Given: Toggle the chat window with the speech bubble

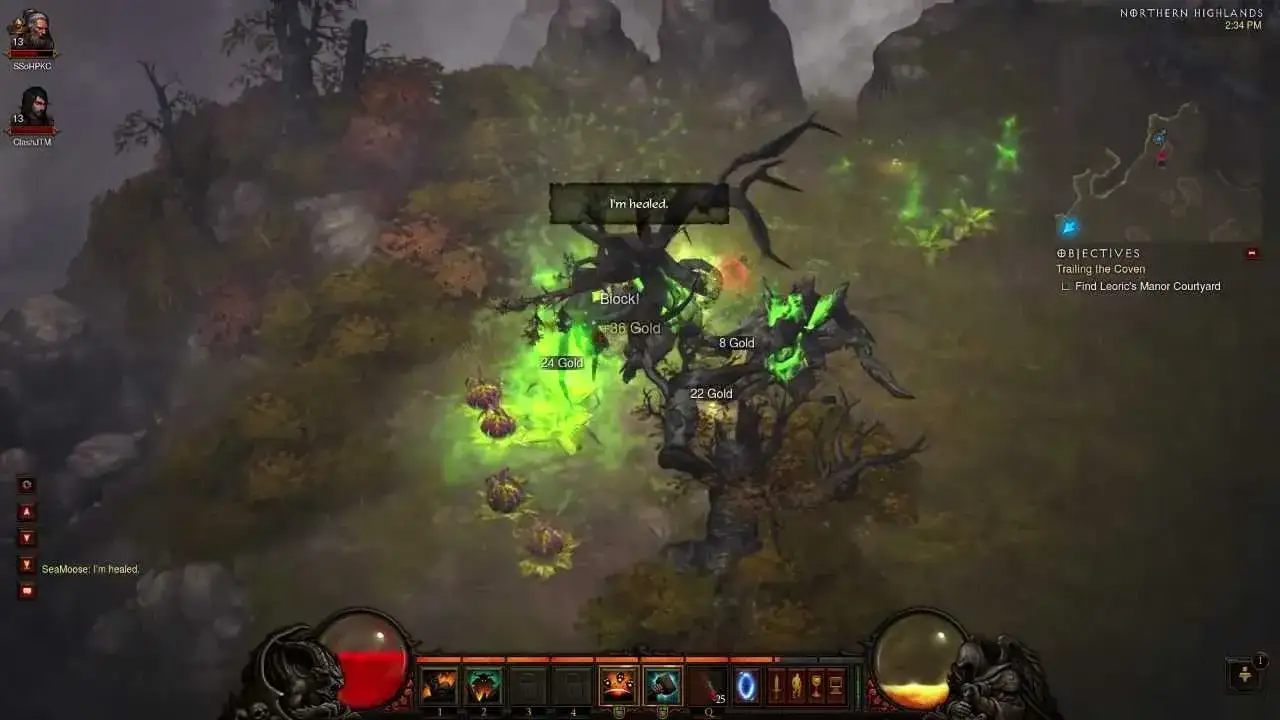Looking at the screenshot, I should (26, 590).
